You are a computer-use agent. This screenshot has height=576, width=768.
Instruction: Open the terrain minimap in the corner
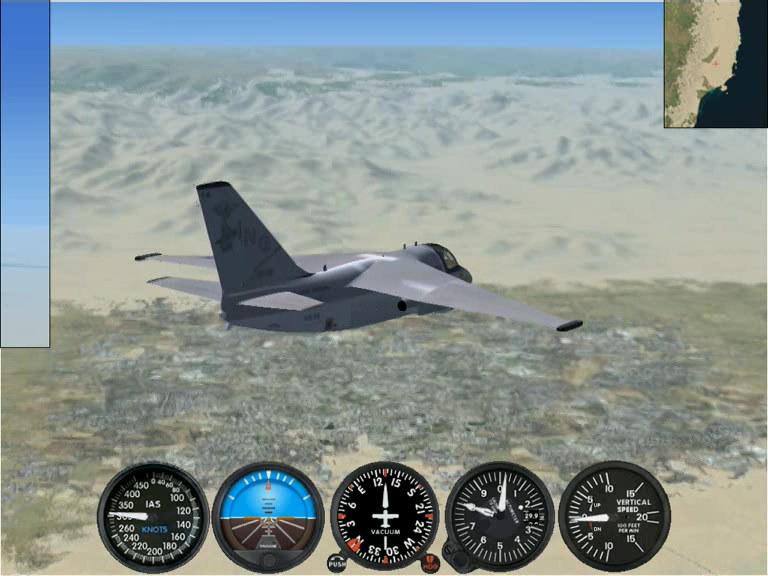tap(715, 63)
